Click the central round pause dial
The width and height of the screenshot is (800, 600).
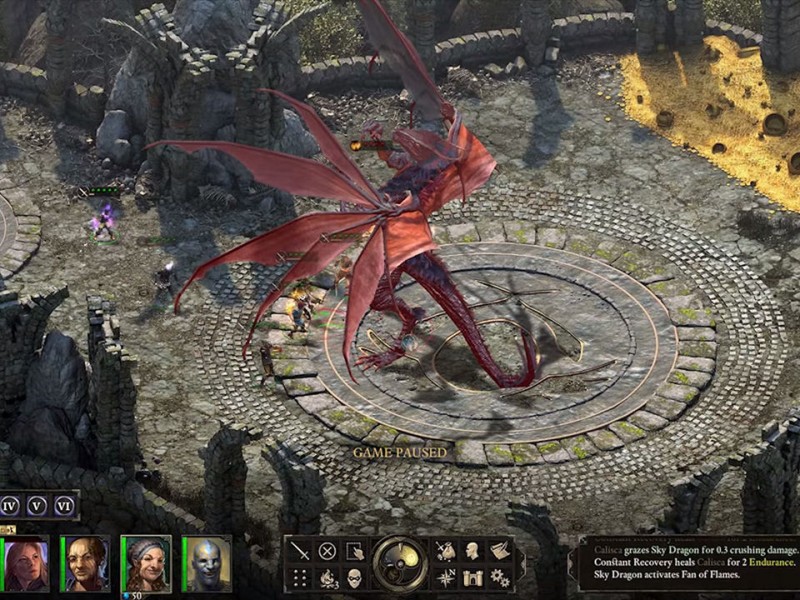tap(400, 564)
